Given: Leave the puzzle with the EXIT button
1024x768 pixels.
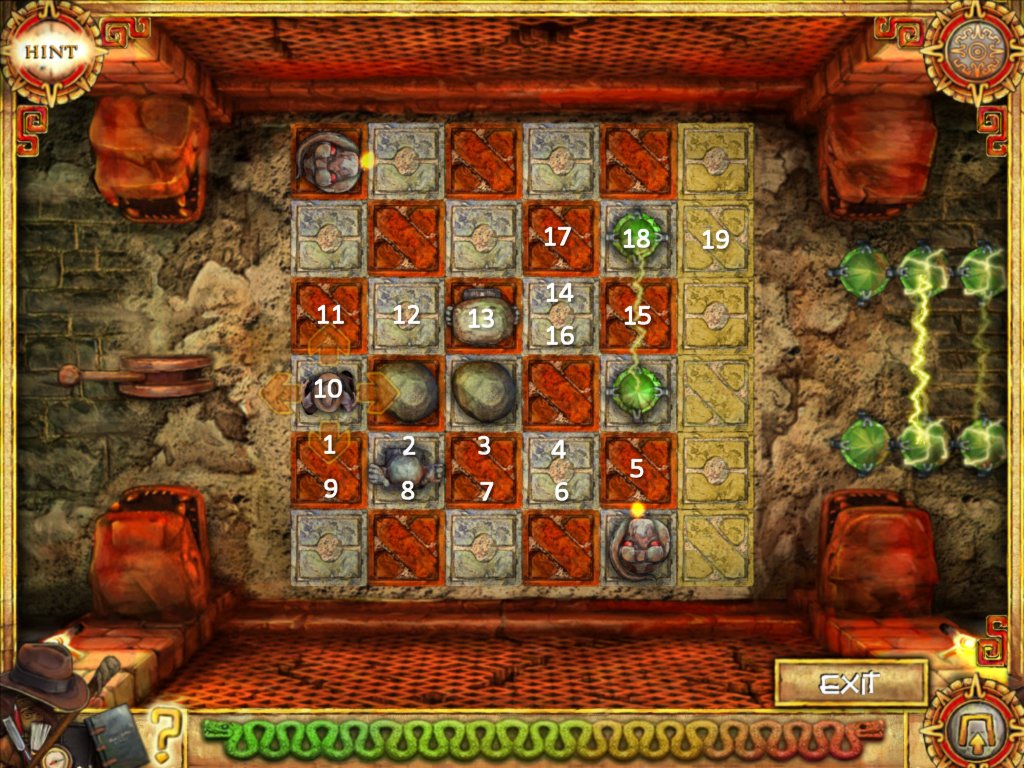Looking at the screenshot, I should 849,684.
